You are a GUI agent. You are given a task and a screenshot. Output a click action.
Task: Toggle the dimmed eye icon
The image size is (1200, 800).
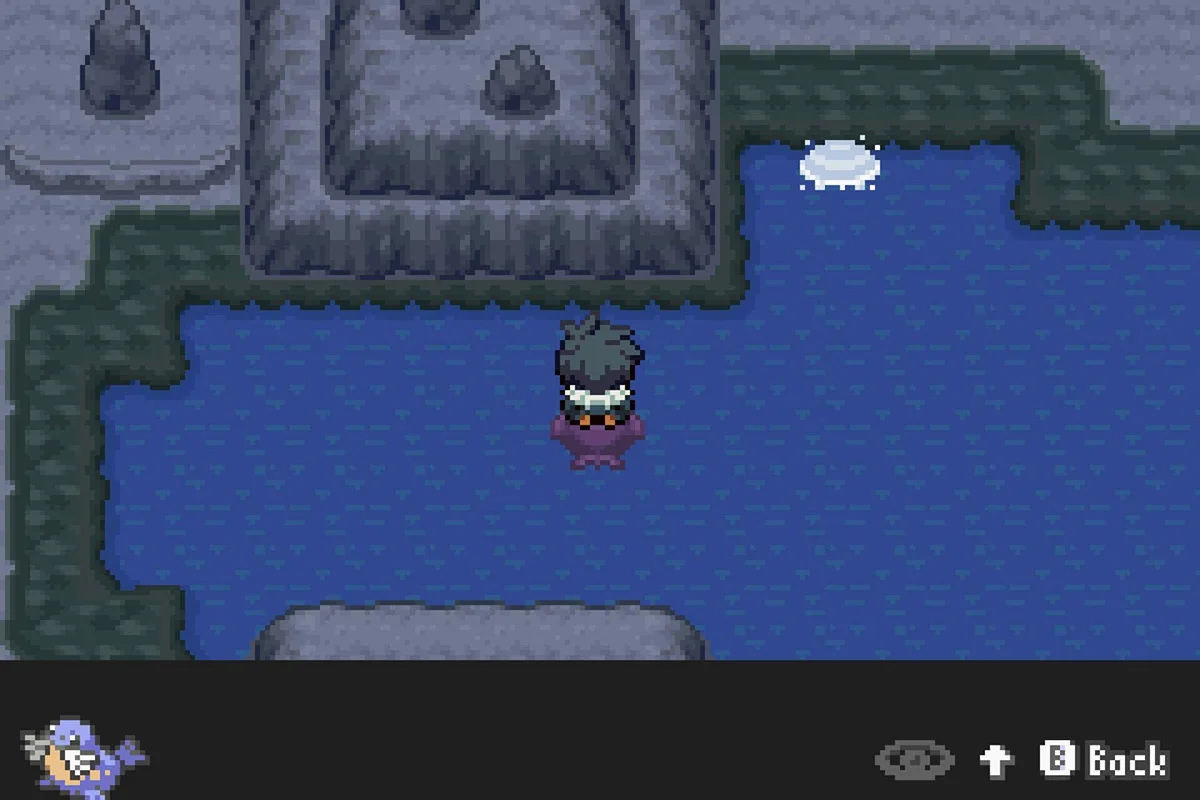914,760
